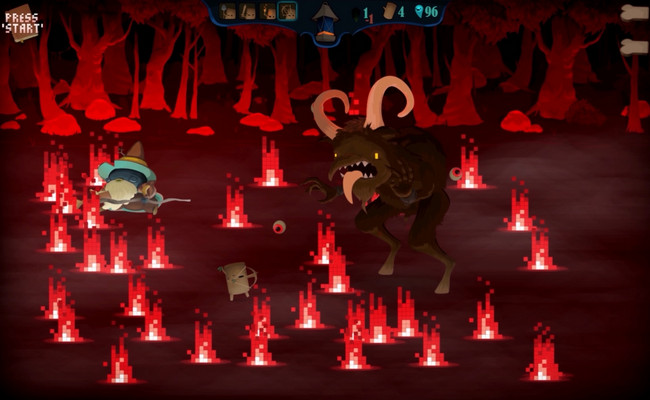This screenshot has height=400, width=650.
Task: Choose the weapon slot showing a torch
Action: point(267,11)
